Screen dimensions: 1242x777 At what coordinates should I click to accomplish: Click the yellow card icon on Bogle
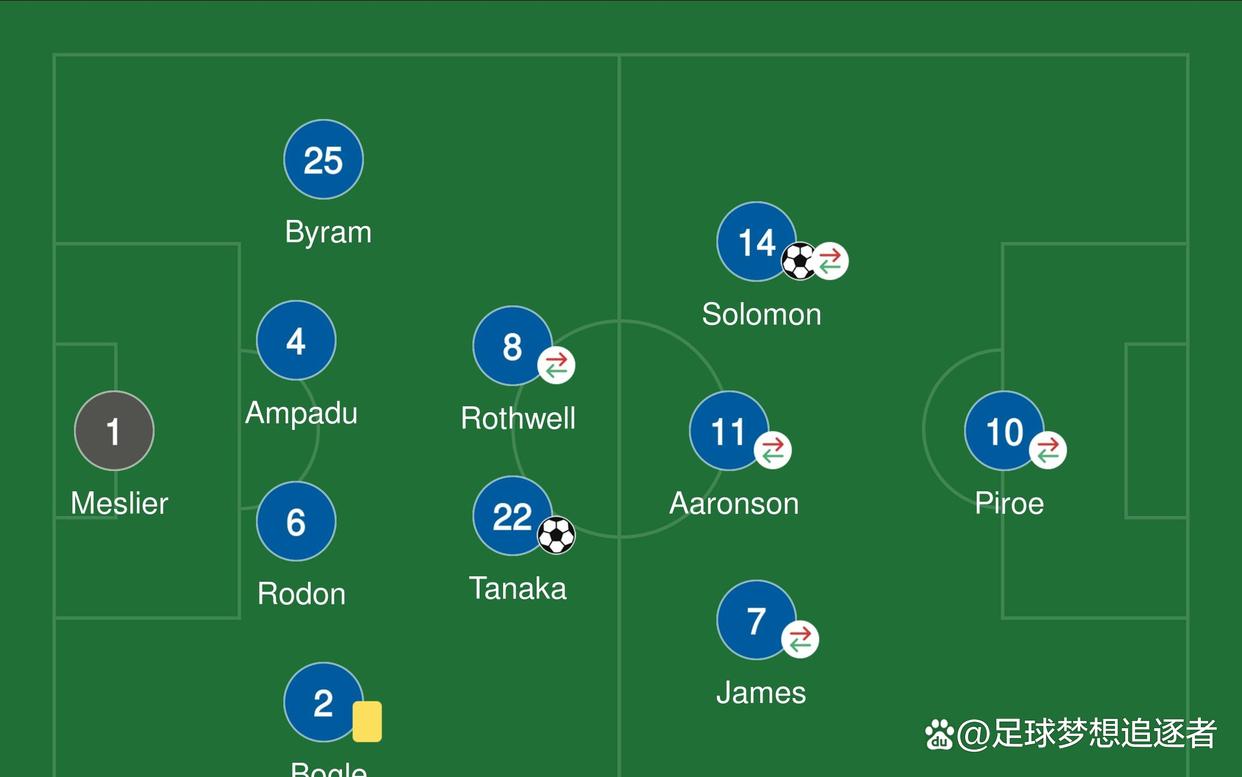tap(367, 721)
